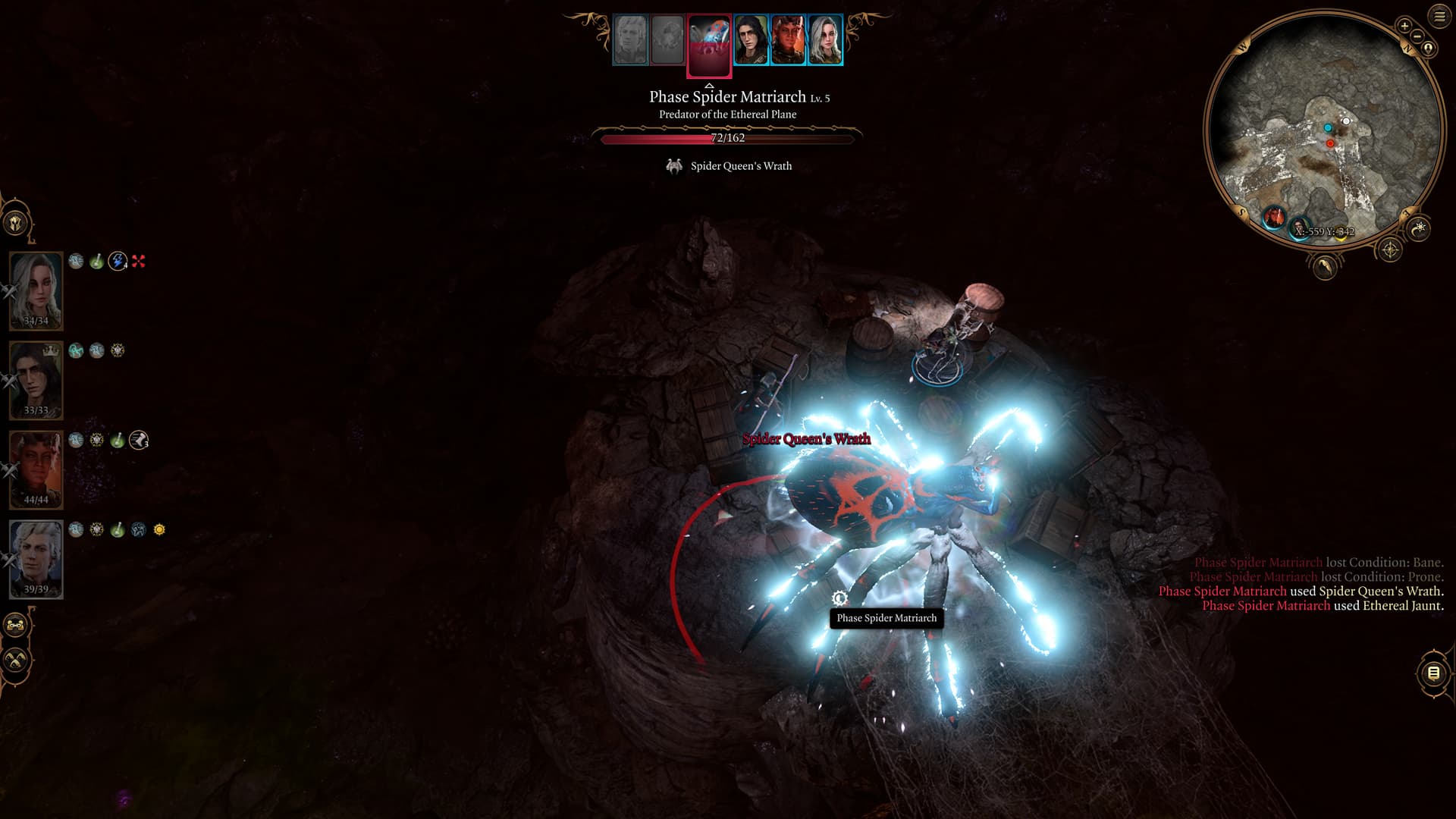Click the dark-haired character's turn-order portrait
Screen dimensions: 1456x819
point(751,39)
